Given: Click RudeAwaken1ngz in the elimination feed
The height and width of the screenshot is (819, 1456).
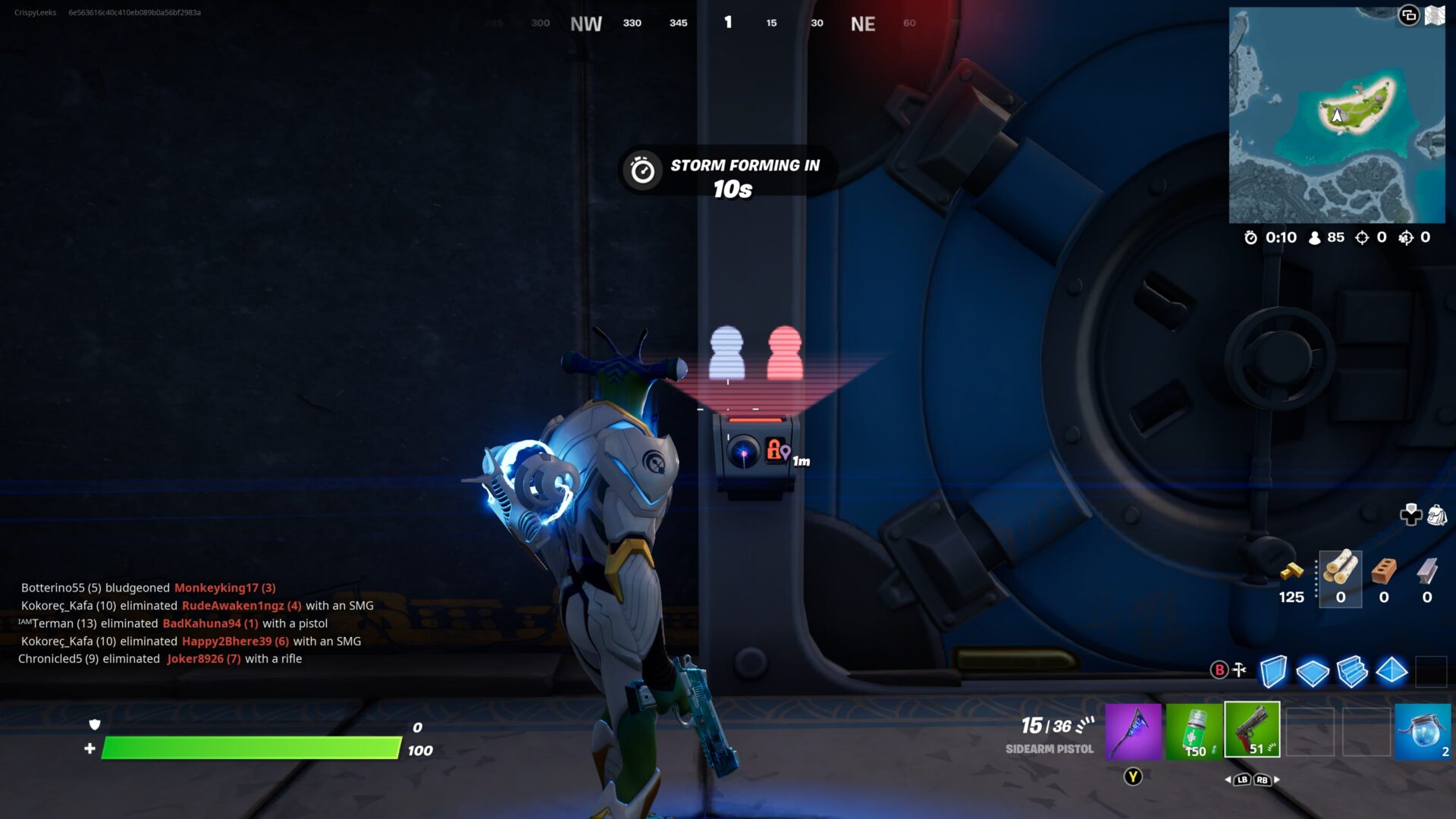Looking at the screenshot, I should (x=233, y=605).
